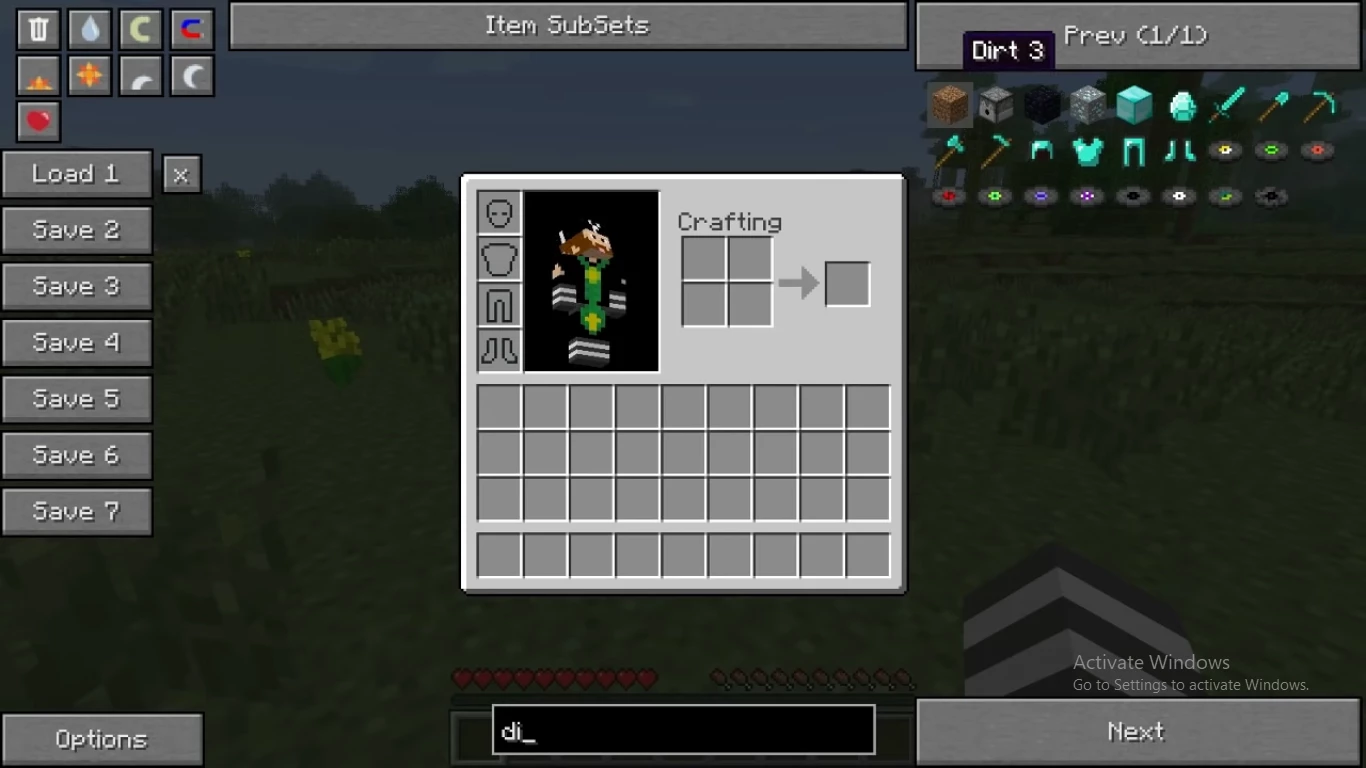Open the Item SubSets dropdown
Image resolution: width=1366 pixels, height=768 pixels.
coord(567,26)
